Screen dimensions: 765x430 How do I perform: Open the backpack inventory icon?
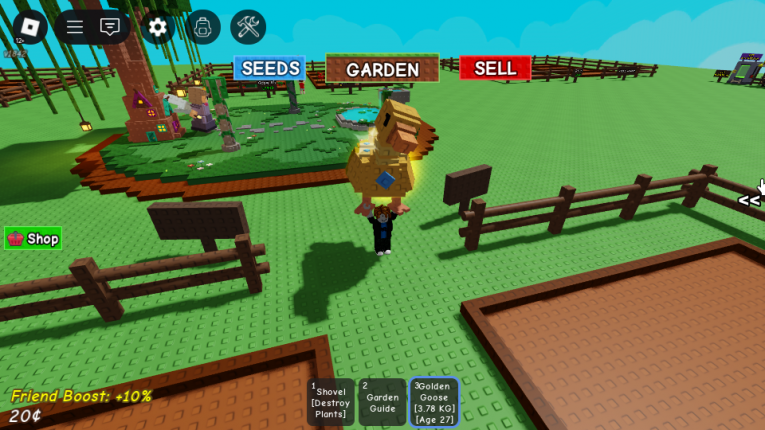pos(203,27)
